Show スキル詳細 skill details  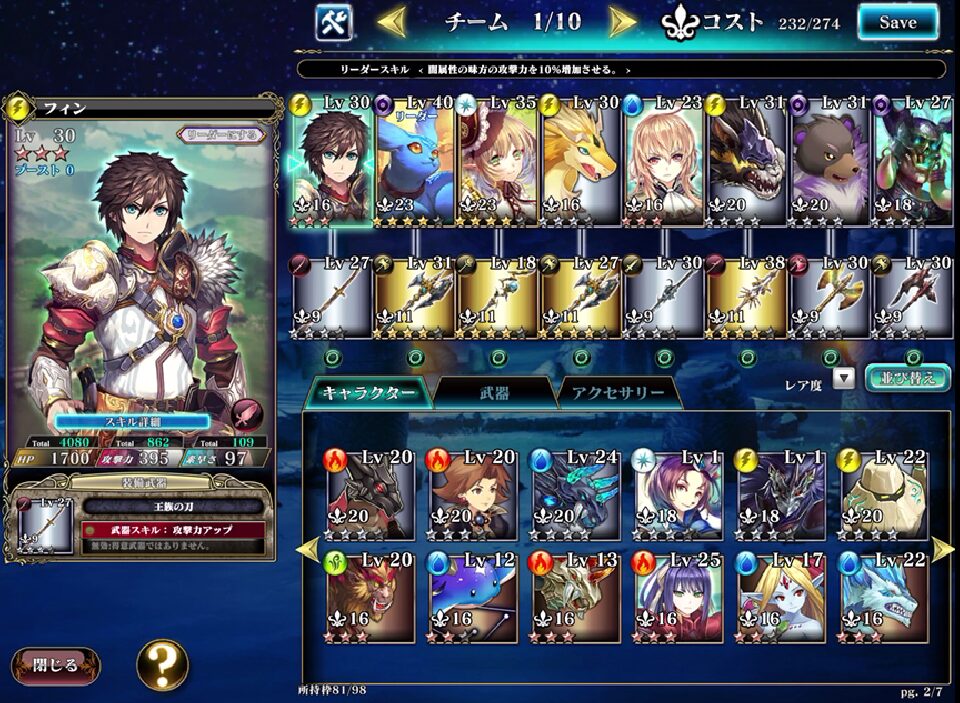point(131,422)
